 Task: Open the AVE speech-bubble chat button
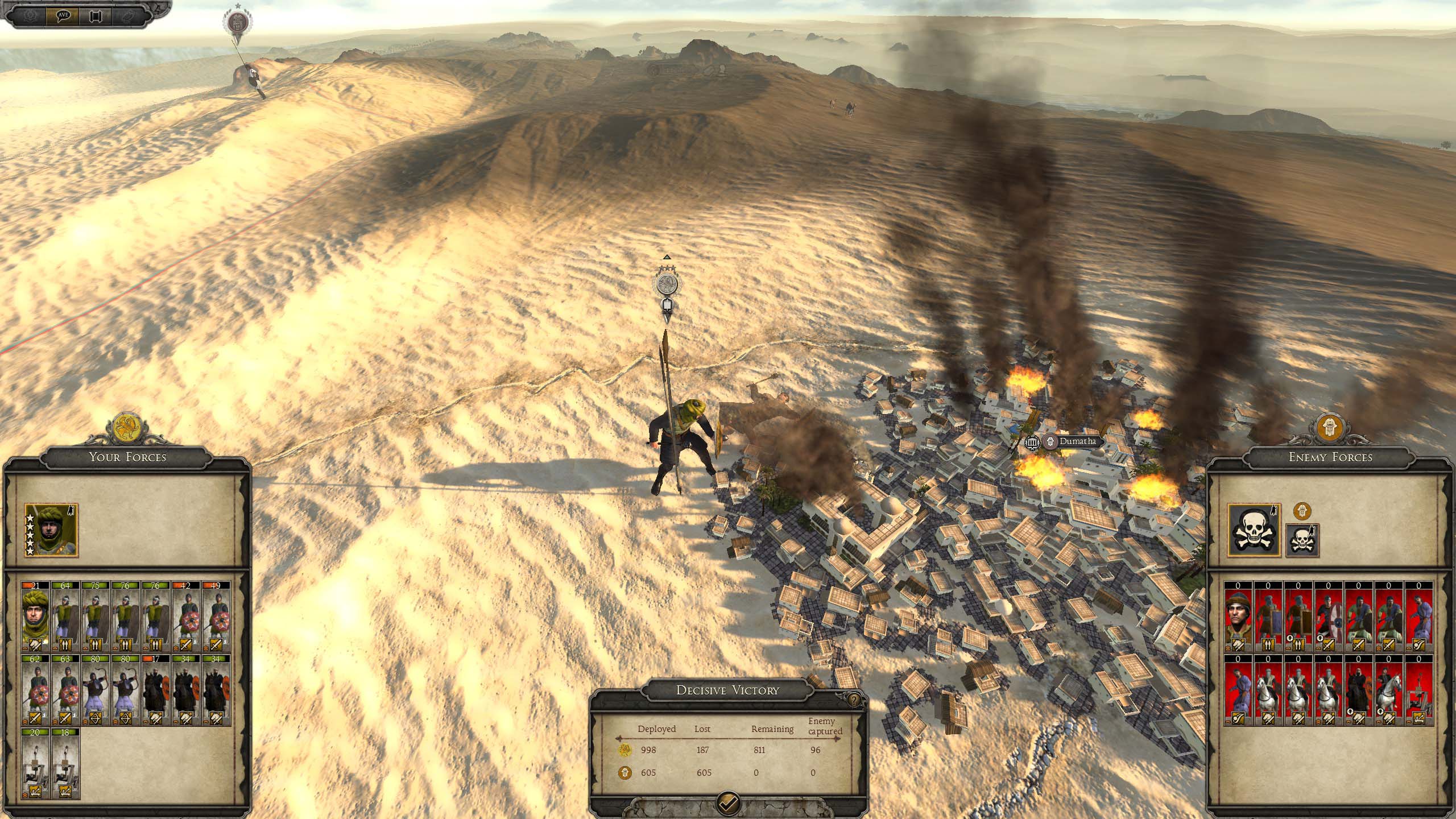[63, 15]
